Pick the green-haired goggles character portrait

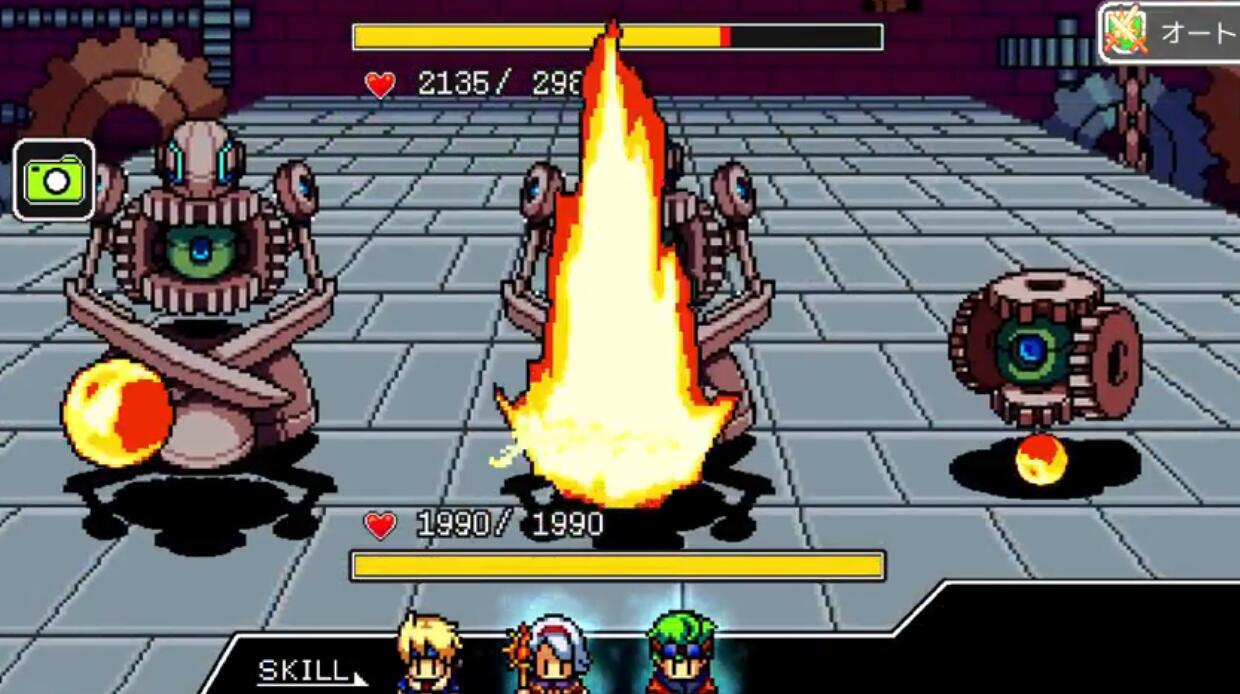682,655
